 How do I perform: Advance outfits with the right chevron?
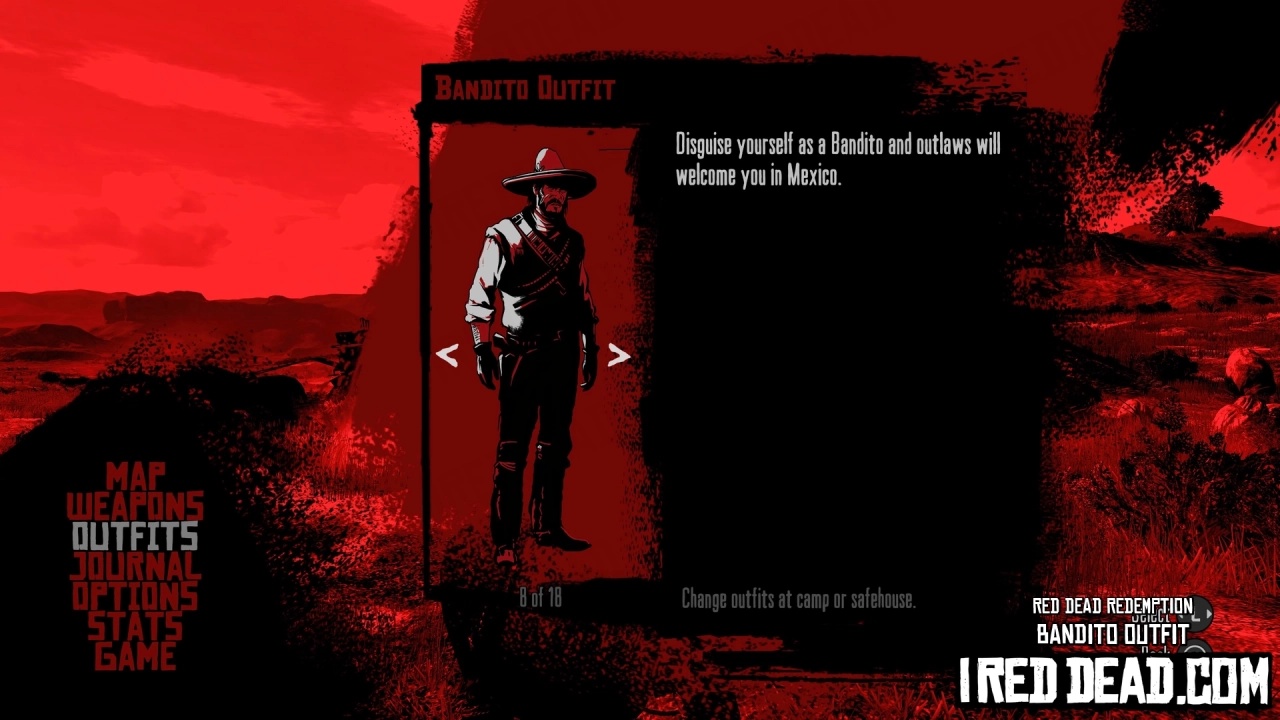[x=618, y=356]
